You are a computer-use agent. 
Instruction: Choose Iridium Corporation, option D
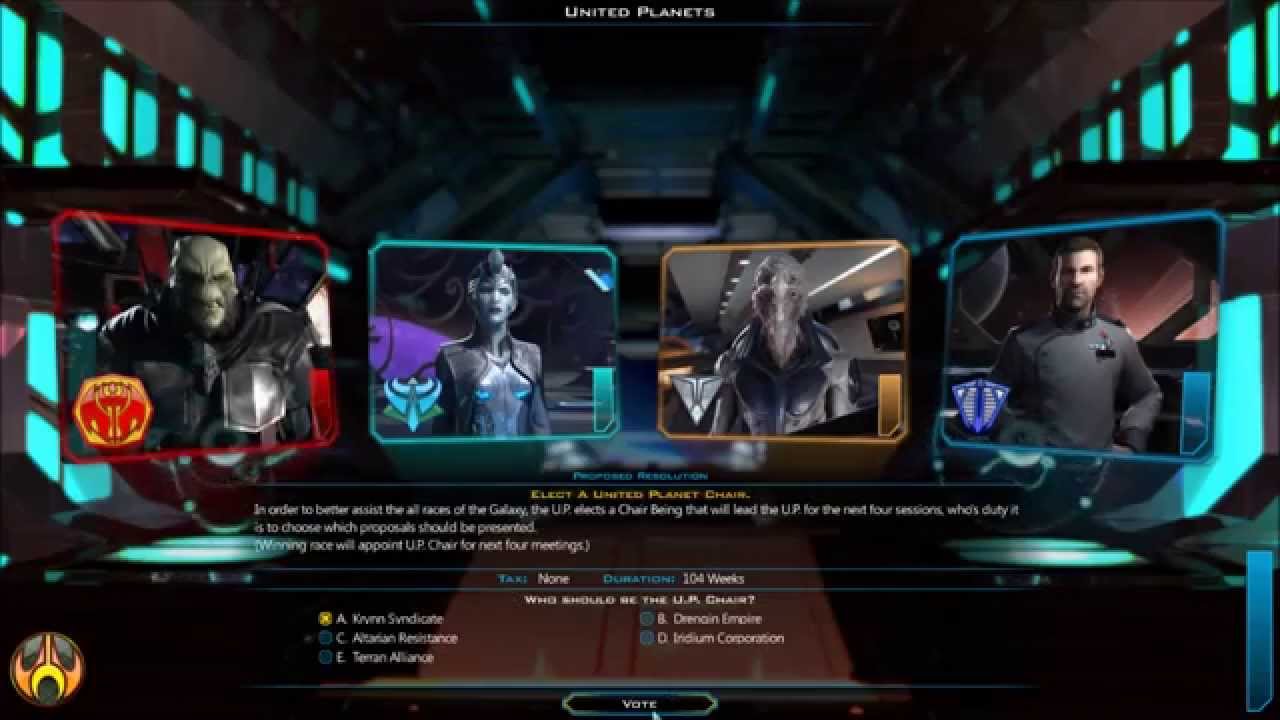pyautogui.click(x=646, y=637)
